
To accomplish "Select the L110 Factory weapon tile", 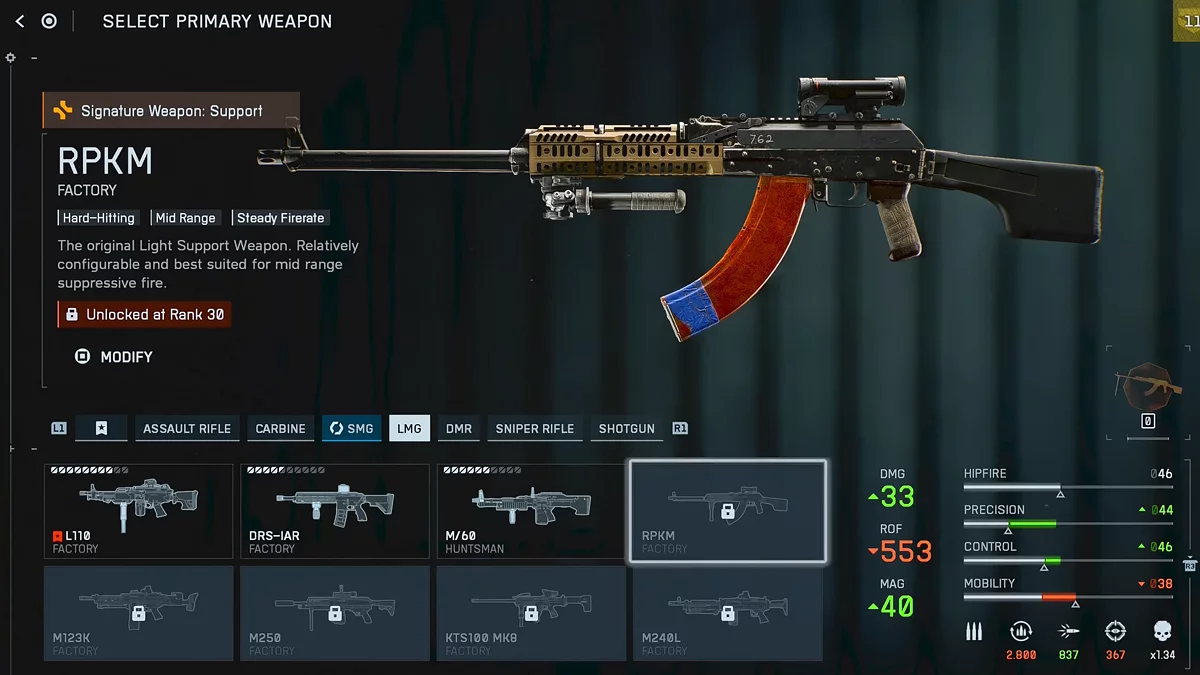I will coord(139,511).
